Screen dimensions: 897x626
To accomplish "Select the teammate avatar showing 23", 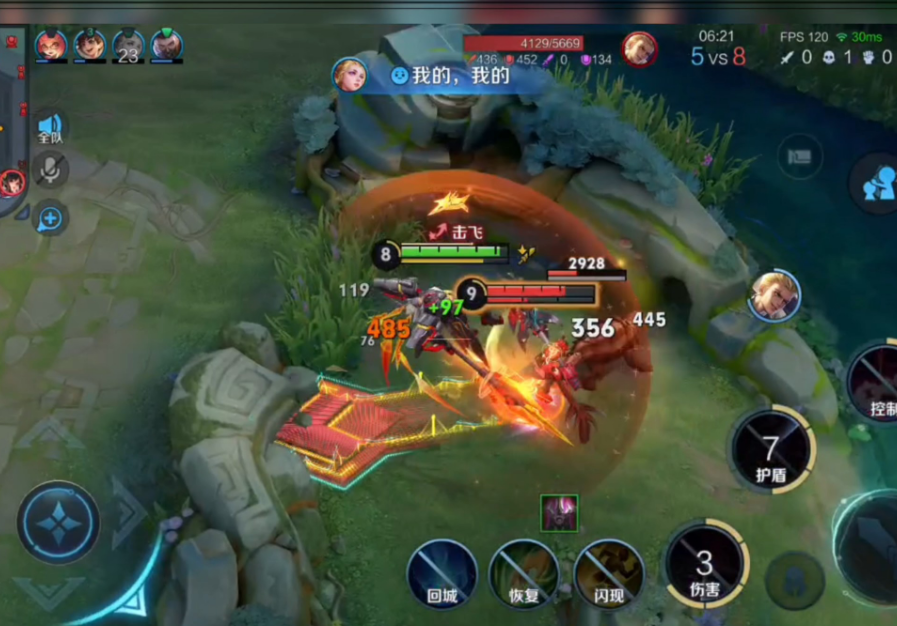I will click(x=128, y=46).
